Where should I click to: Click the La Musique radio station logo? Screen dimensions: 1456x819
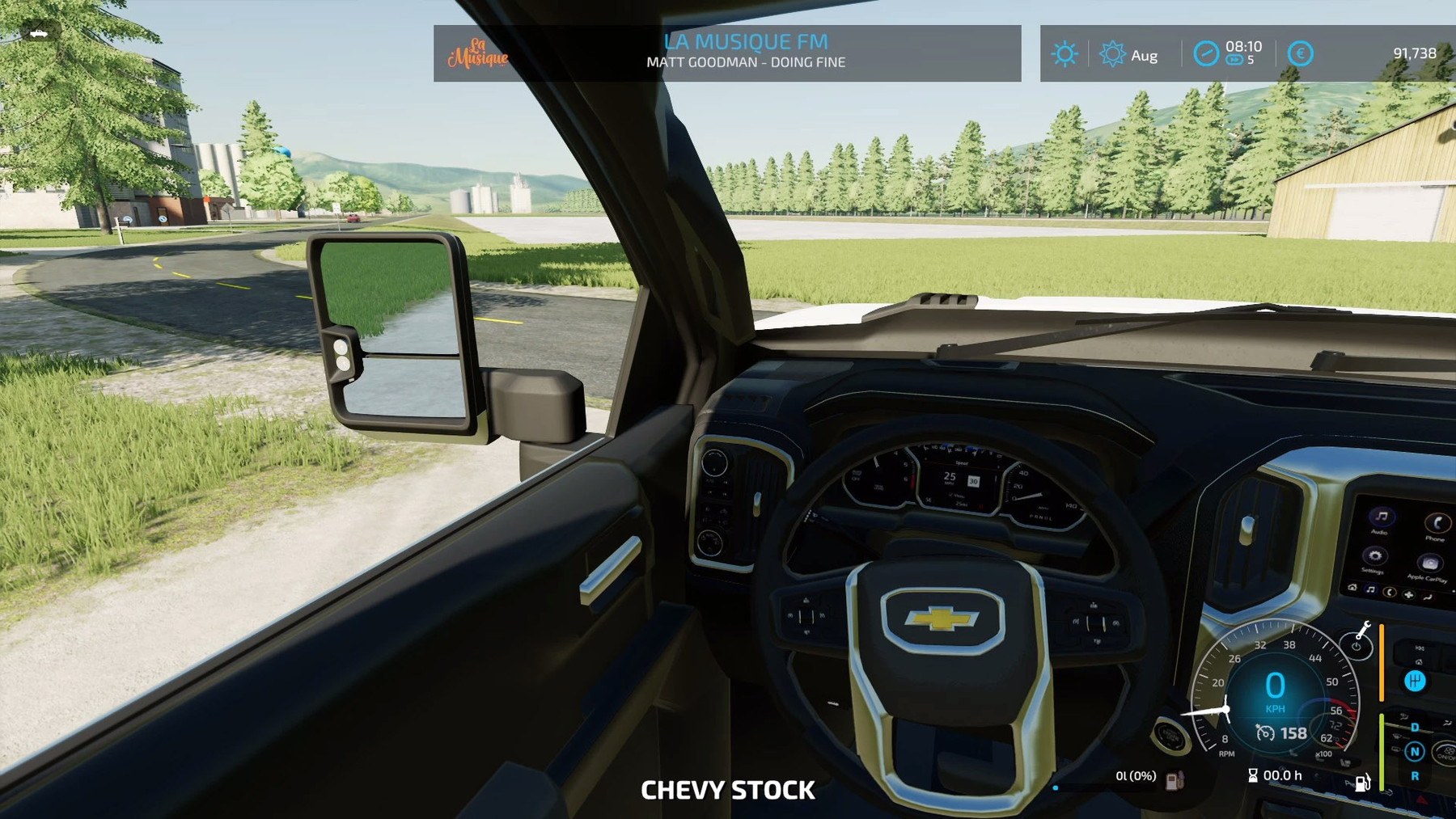pyautogui.click(x=478, y=53)
